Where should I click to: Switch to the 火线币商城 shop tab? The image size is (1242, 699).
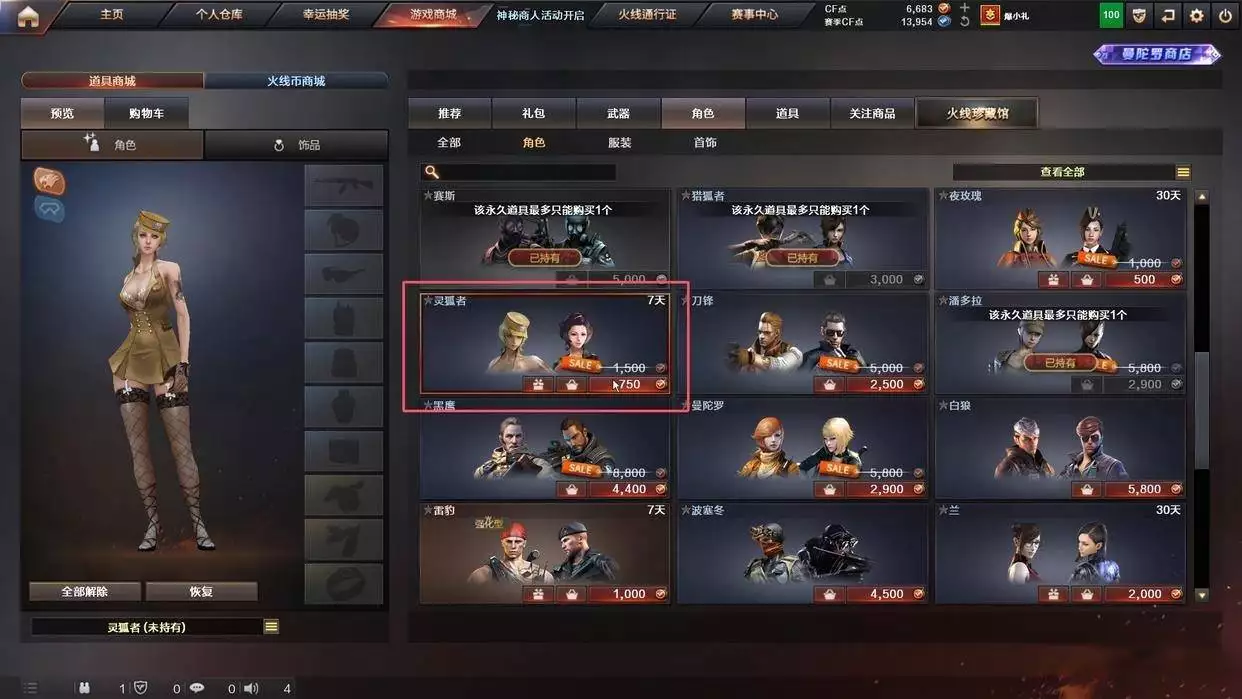click(296, 81)
